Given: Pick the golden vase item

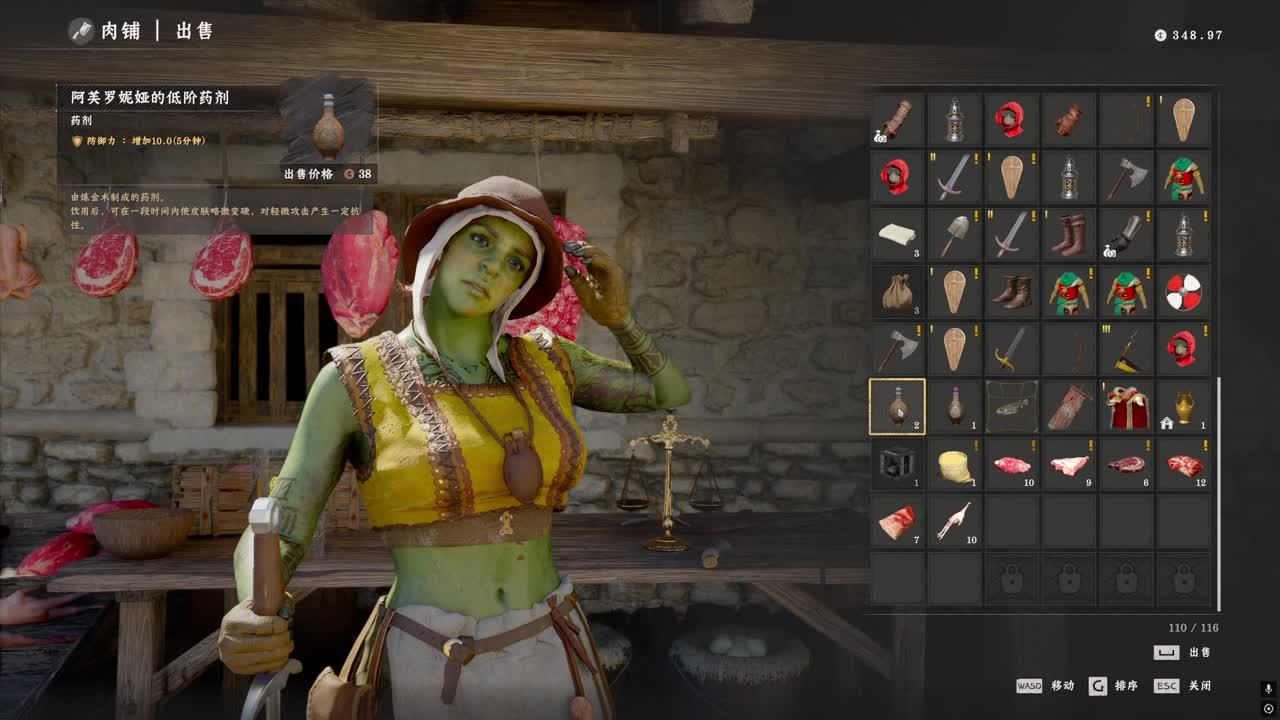Looking at the screenshot, I should coord(1184,406).
